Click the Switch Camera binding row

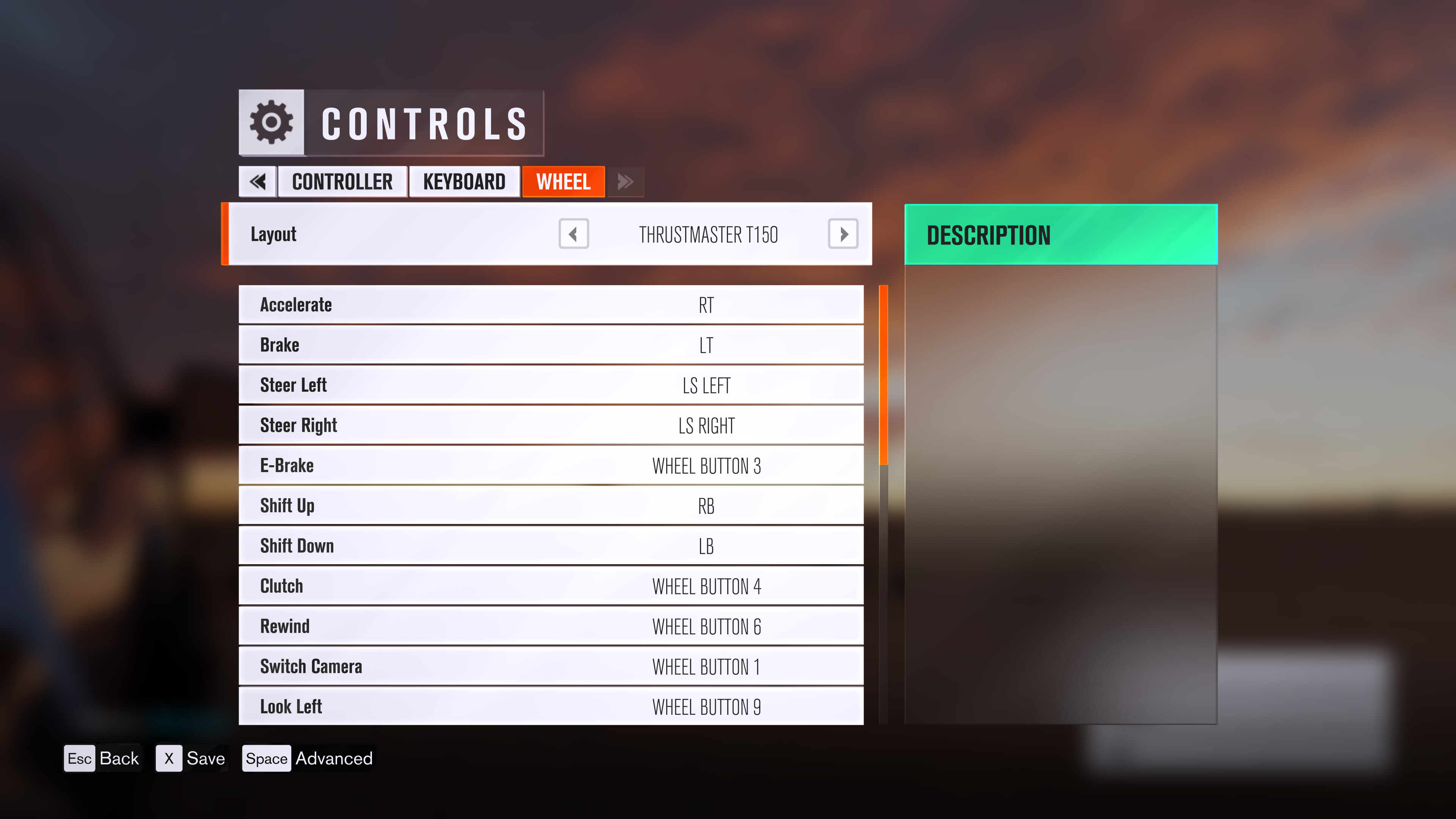click(x=551, y=667)
